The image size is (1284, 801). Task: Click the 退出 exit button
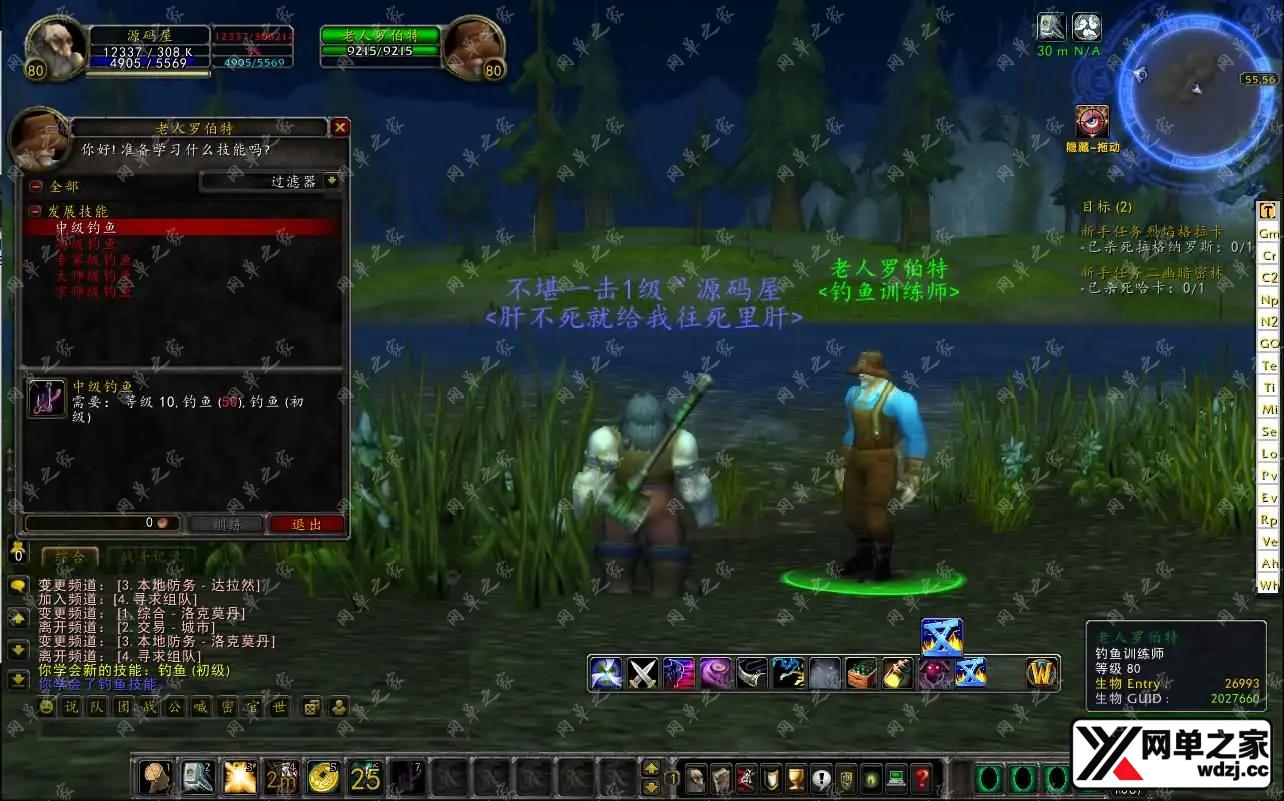point(306,524)
